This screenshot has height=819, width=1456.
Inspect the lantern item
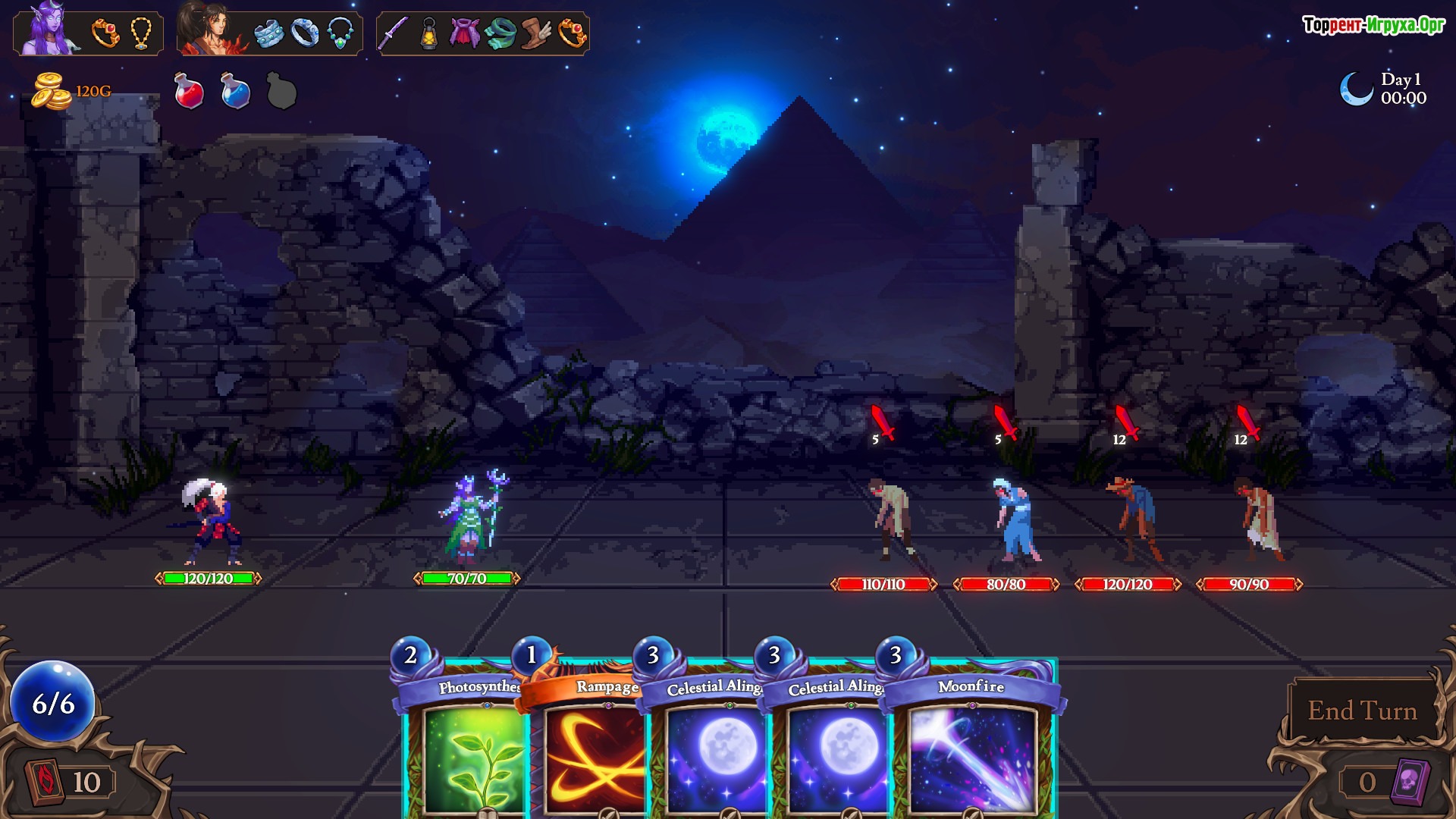point(429,33)
